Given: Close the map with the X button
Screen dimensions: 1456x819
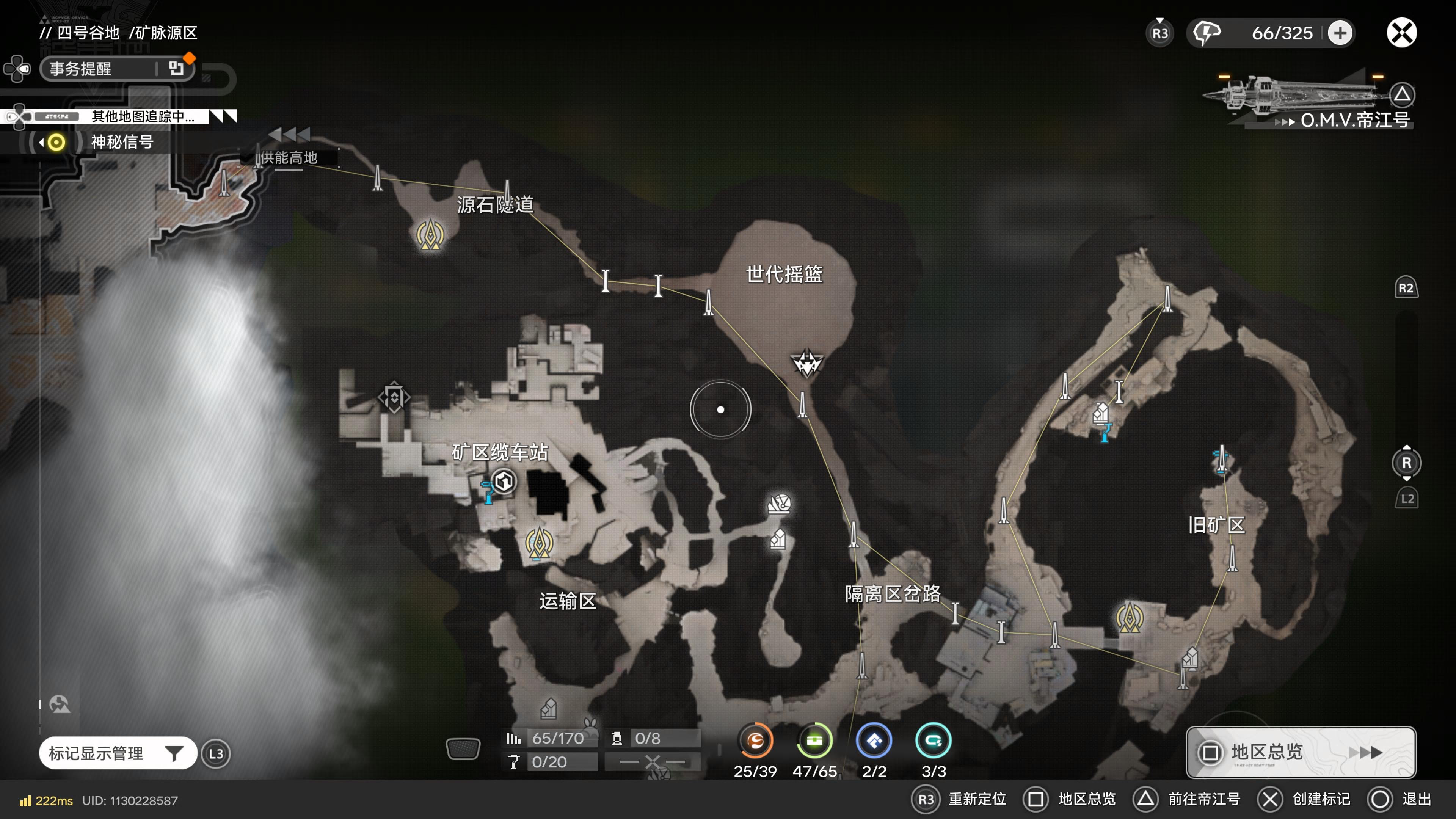Looking at the screenshot, I should pyautogui.click(x=1401, y=33).
